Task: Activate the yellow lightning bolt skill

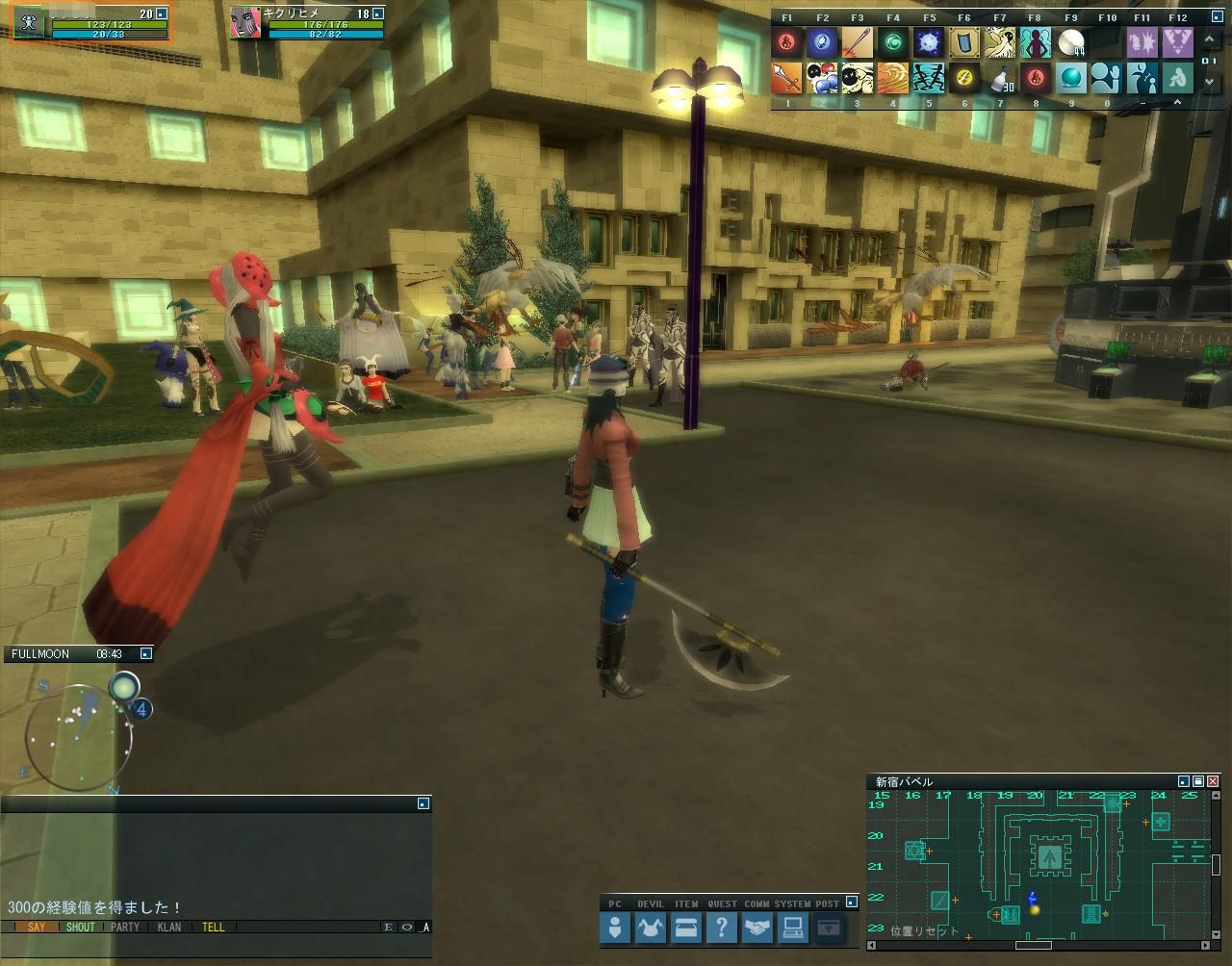Action: 963,78
